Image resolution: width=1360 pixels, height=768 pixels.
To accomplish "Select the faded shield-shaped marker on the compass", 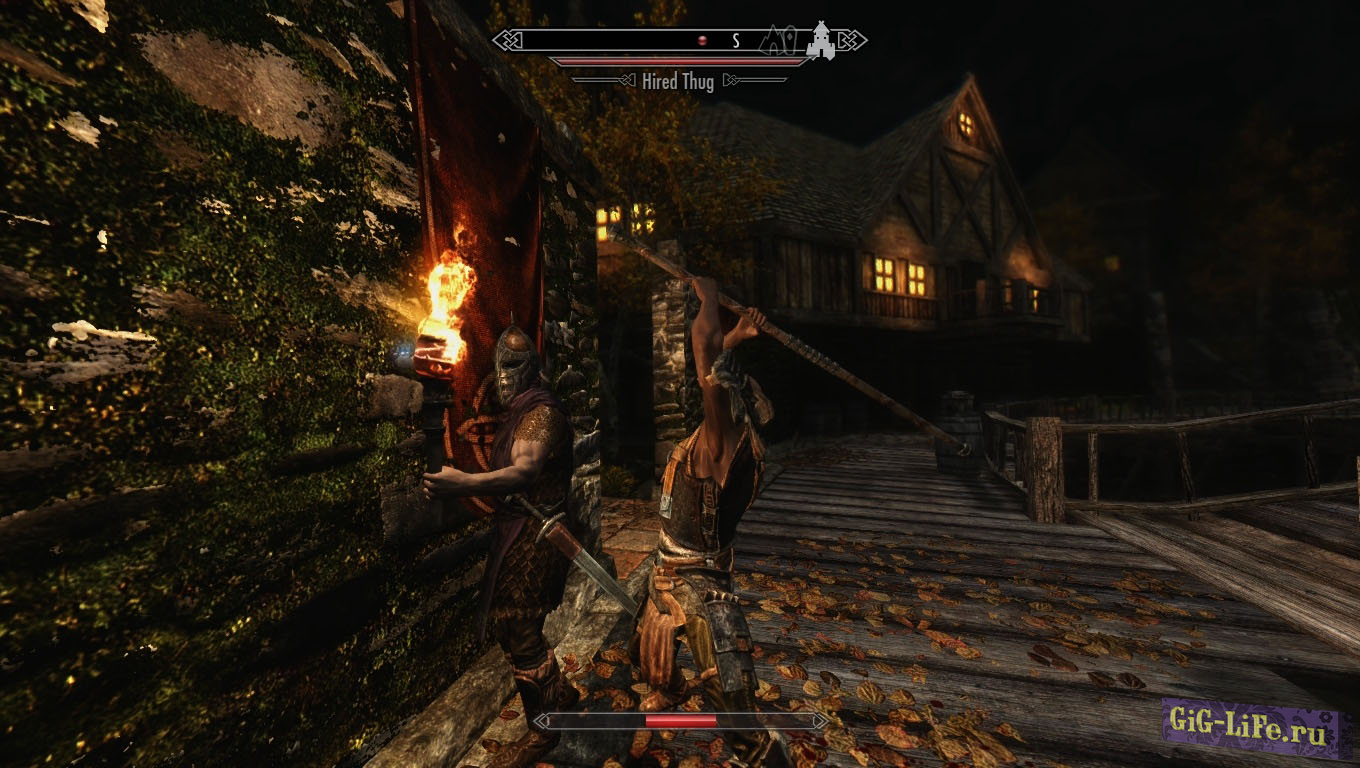I will pyautogui.click(x=790, y=42).
